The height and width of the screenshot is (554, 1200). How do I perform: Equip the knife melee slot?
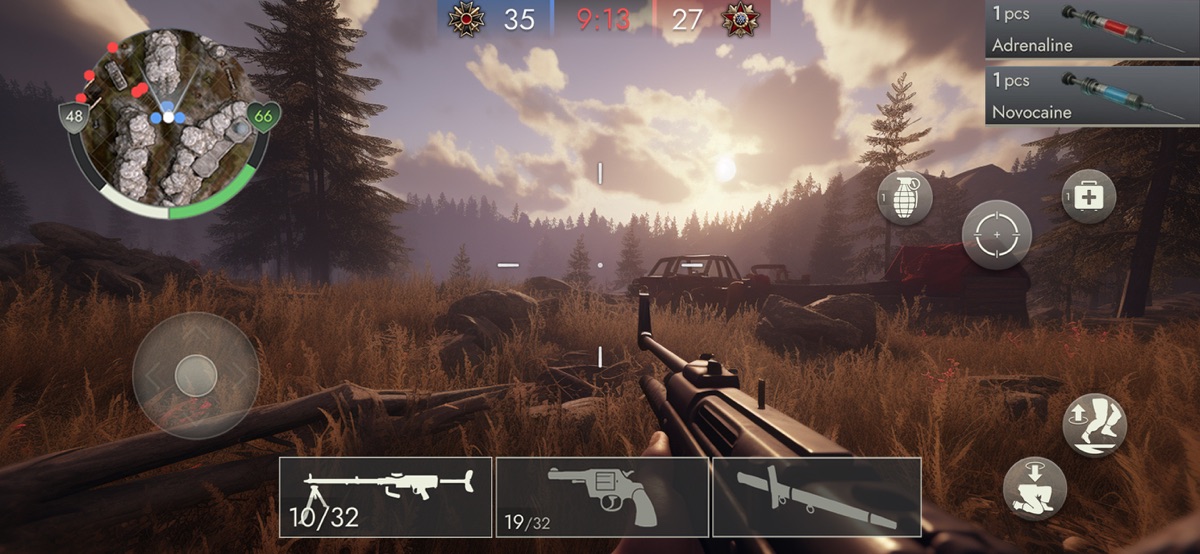pyautogui.click(x=816, y=497)
